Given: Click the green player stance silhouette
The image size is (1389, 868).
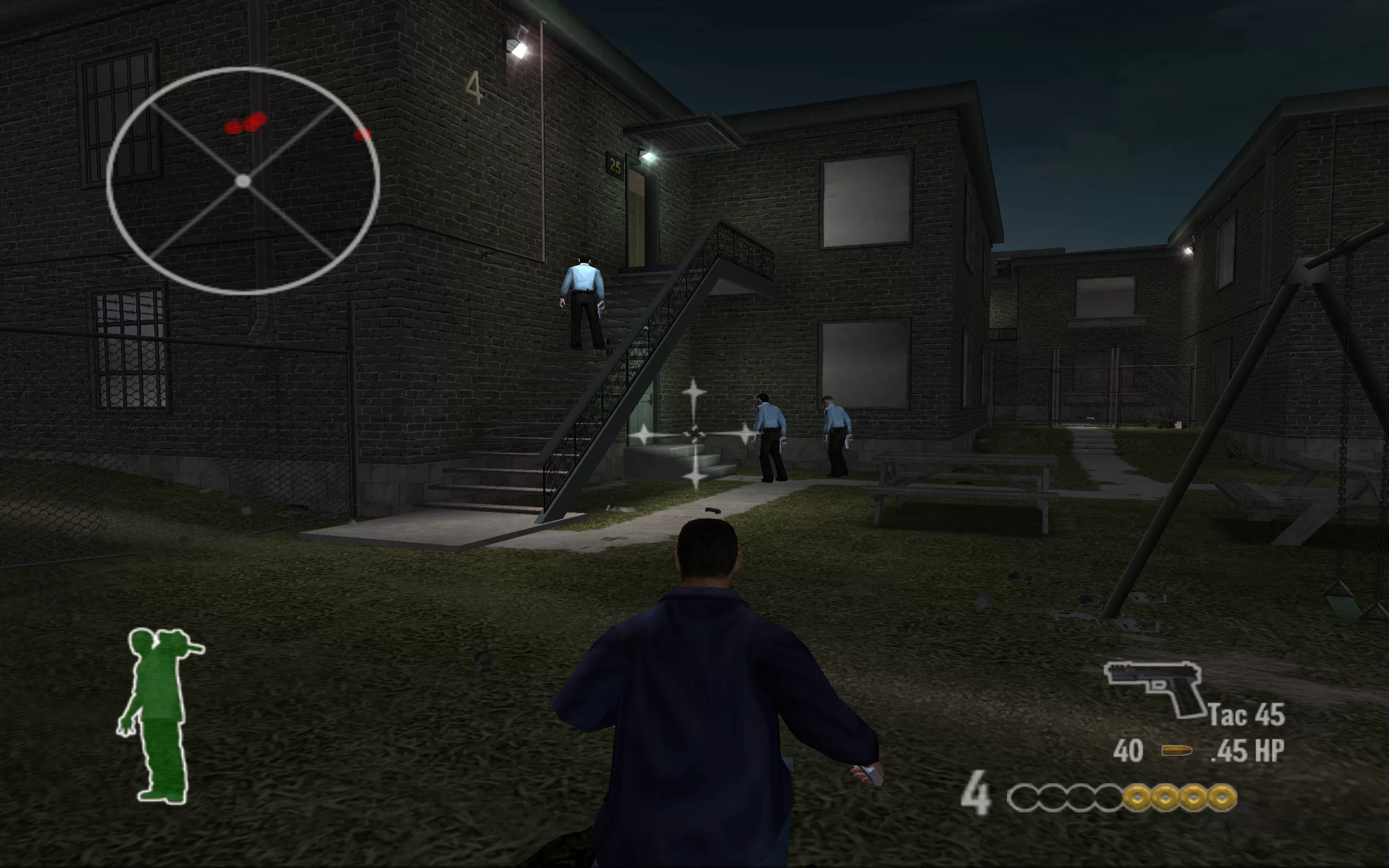Looking at the screenshot, I should click(x=159, y=714).
